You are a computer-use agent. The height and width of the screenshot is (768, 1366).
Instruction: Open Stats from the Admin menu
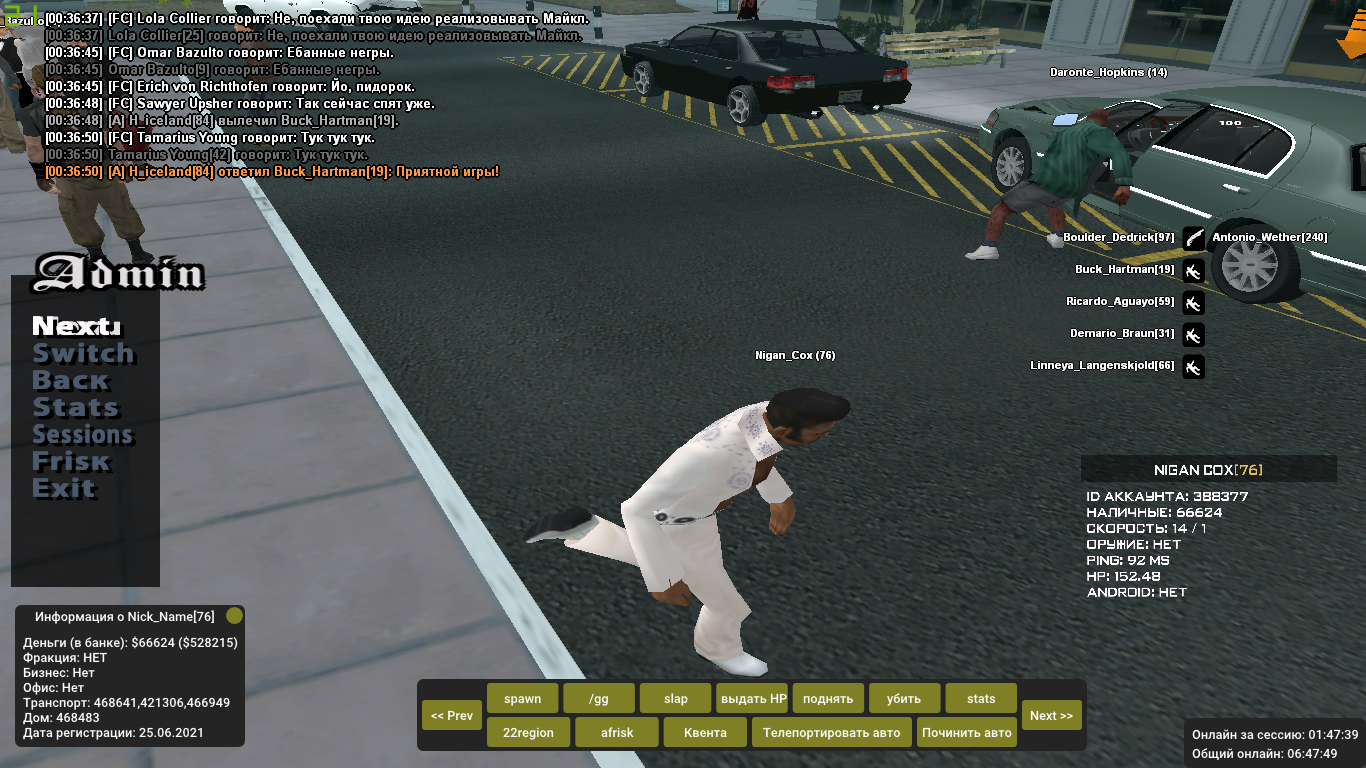(x=75, y=407)
